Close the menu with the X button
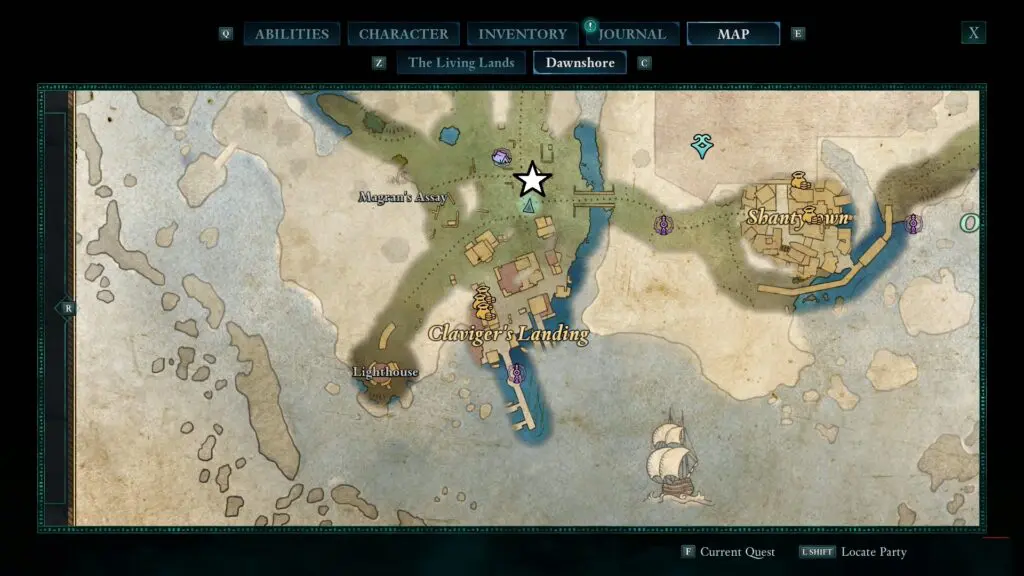The image size is (1024, 576). pos(973,33)
